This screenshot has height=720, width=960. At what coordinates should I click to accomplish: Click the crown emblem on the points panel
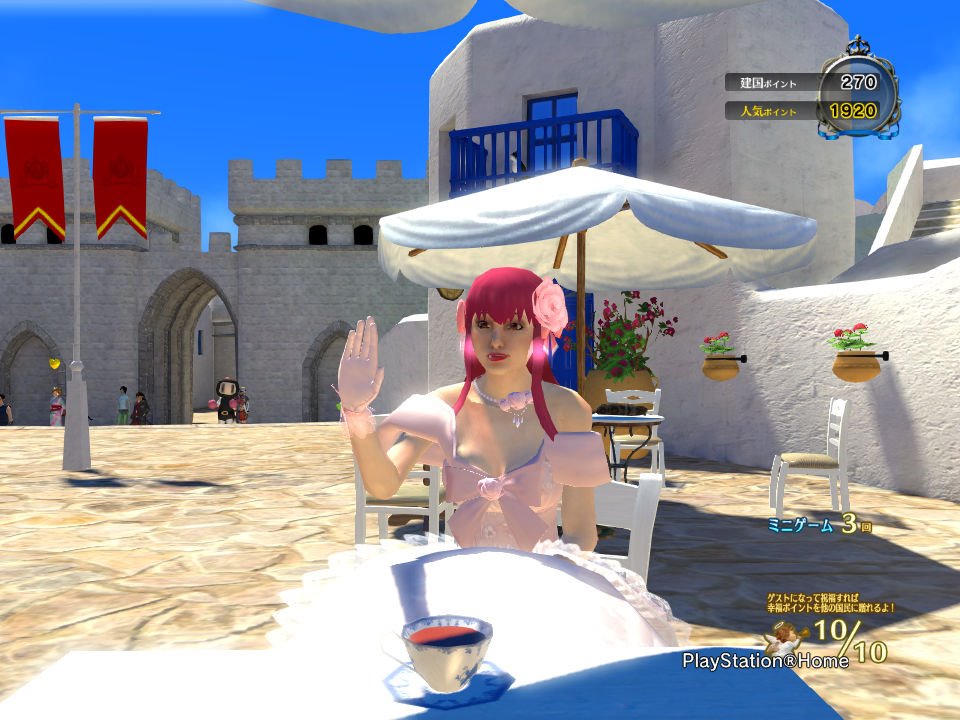[x=858, y=48]
